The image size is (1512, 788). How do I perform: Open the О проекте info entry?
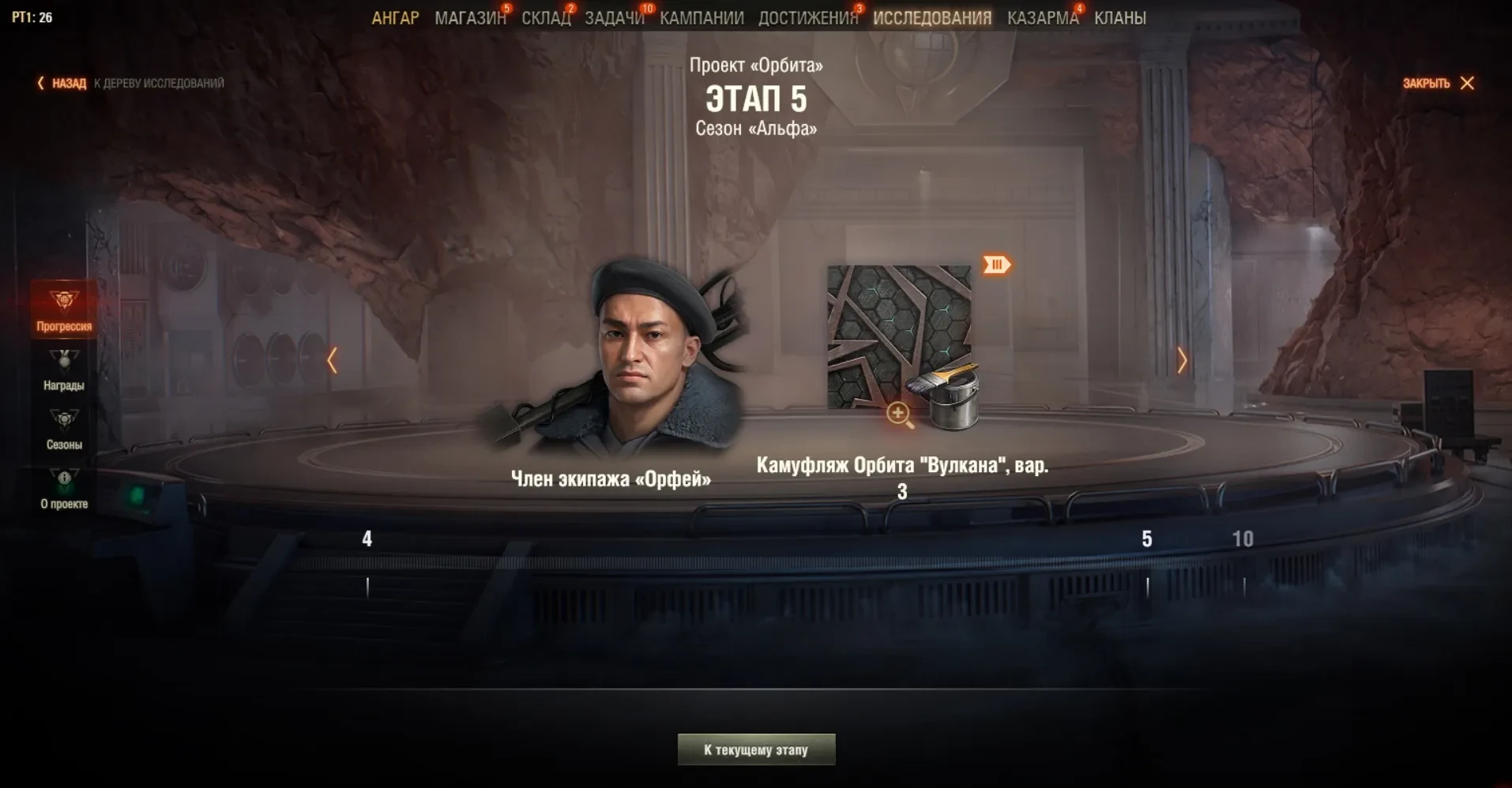pos(64,489)
